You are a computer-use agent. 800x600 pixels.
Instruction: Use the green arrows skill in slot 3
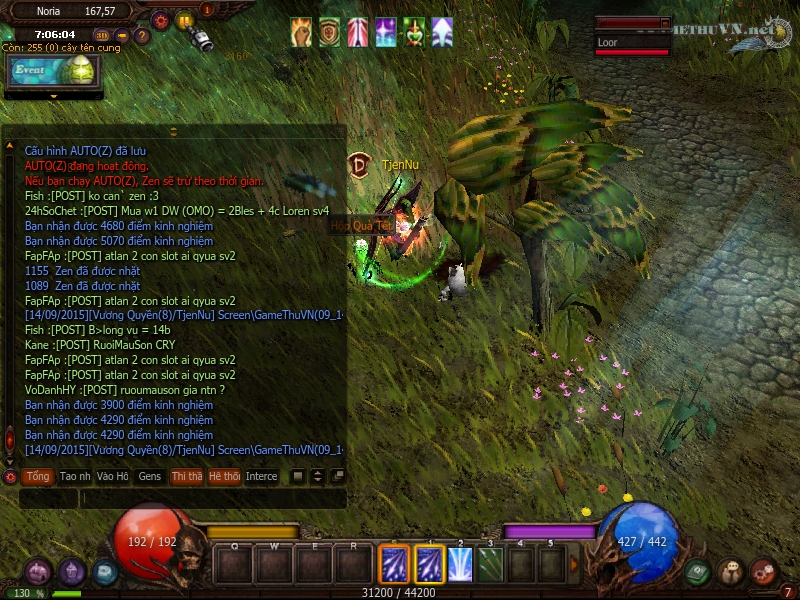(x=490, y=565)
